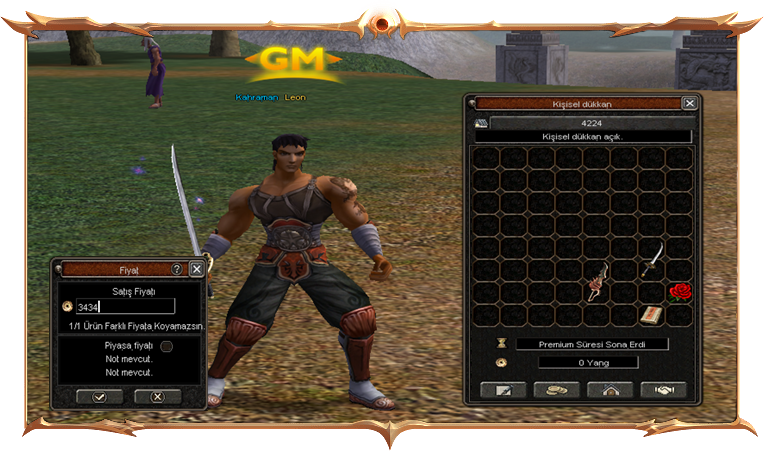Click the gold coins button in shop
This screenshot has width=764, height=451.
click(557, 390)
